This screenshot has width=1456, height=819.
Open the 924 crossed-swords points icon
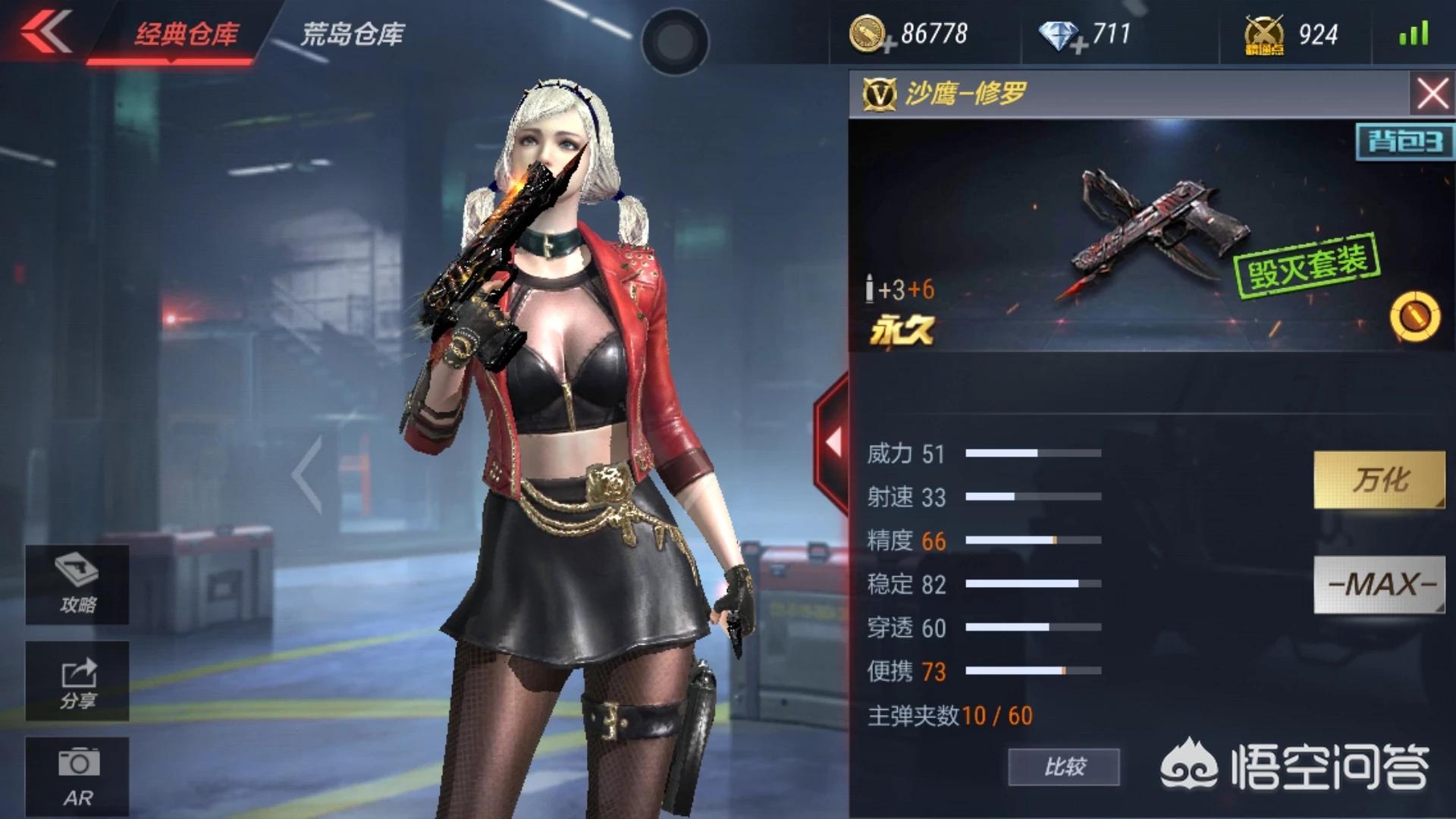1263,36
